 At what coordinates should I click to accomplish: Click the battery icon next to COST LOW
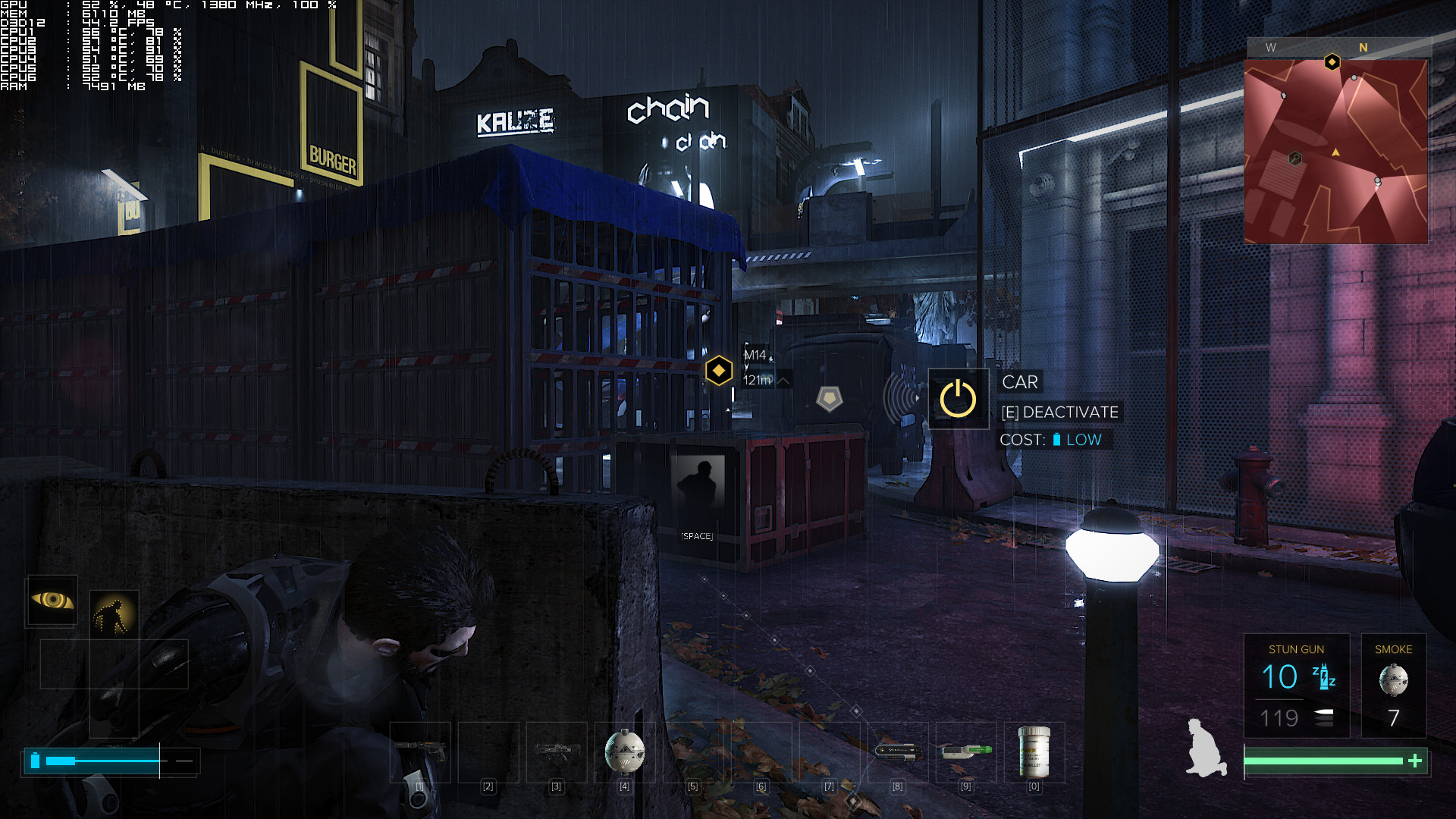pyautogui.click(x=1057, y=439)
